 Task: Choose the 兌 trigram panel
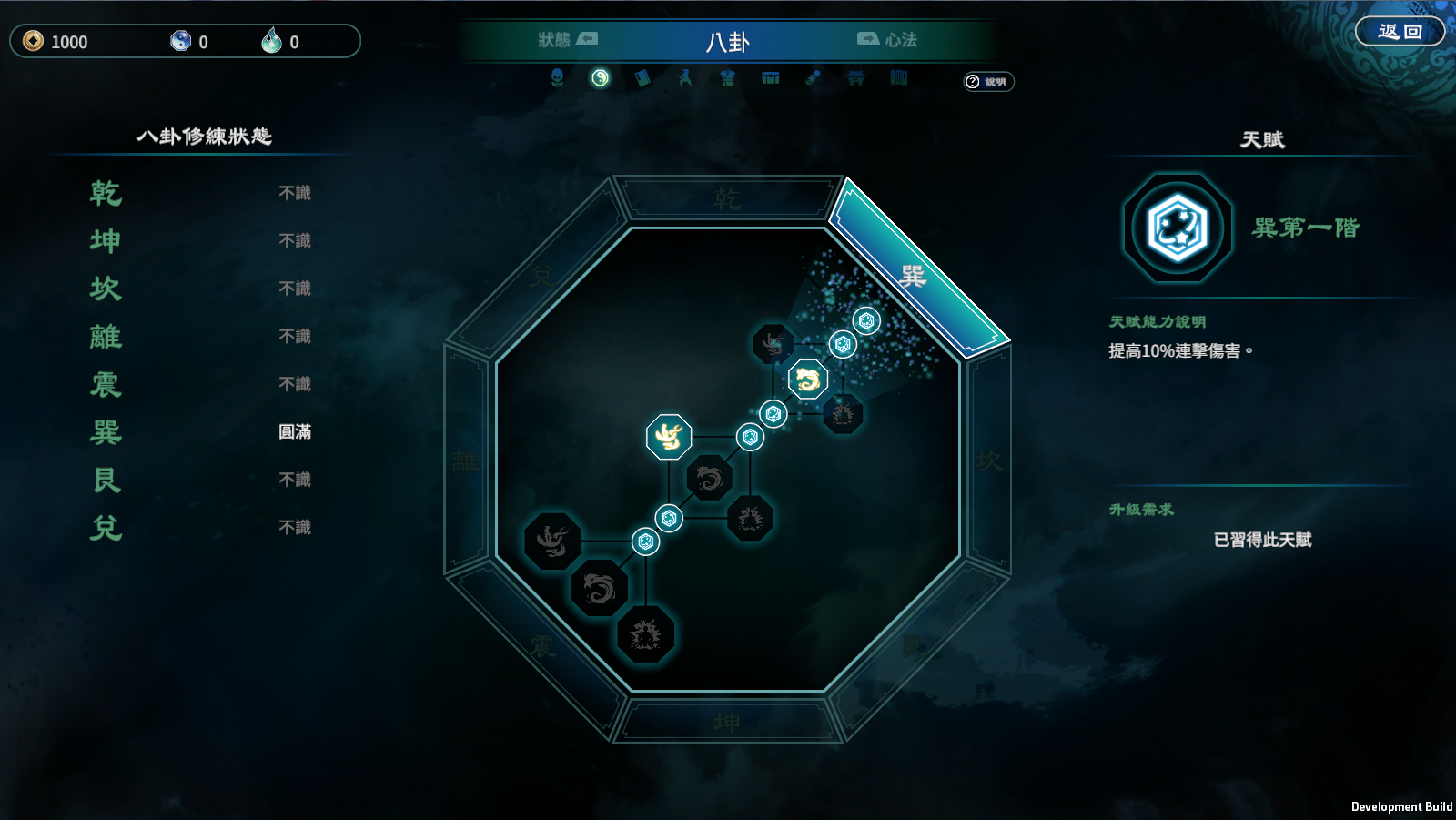(542, 275)
